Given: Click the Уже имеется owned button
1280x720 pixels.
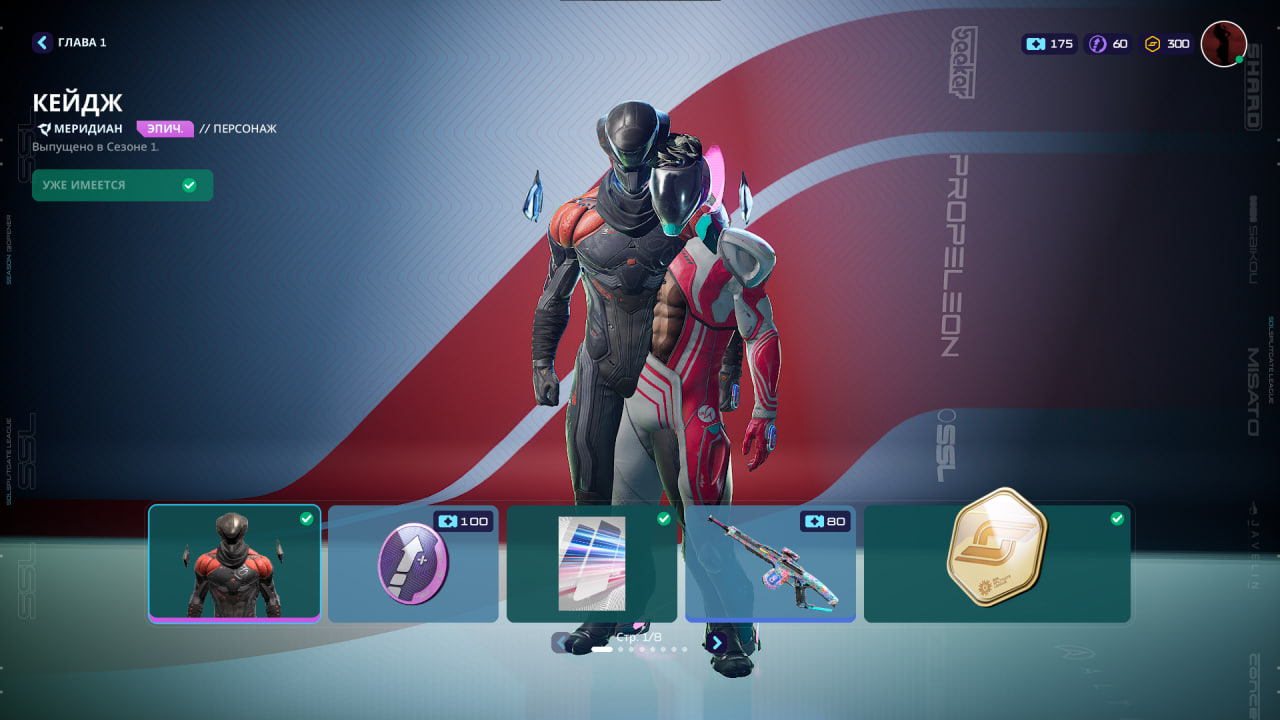Looking at the screenshot, I should click(x=122, y=185).
